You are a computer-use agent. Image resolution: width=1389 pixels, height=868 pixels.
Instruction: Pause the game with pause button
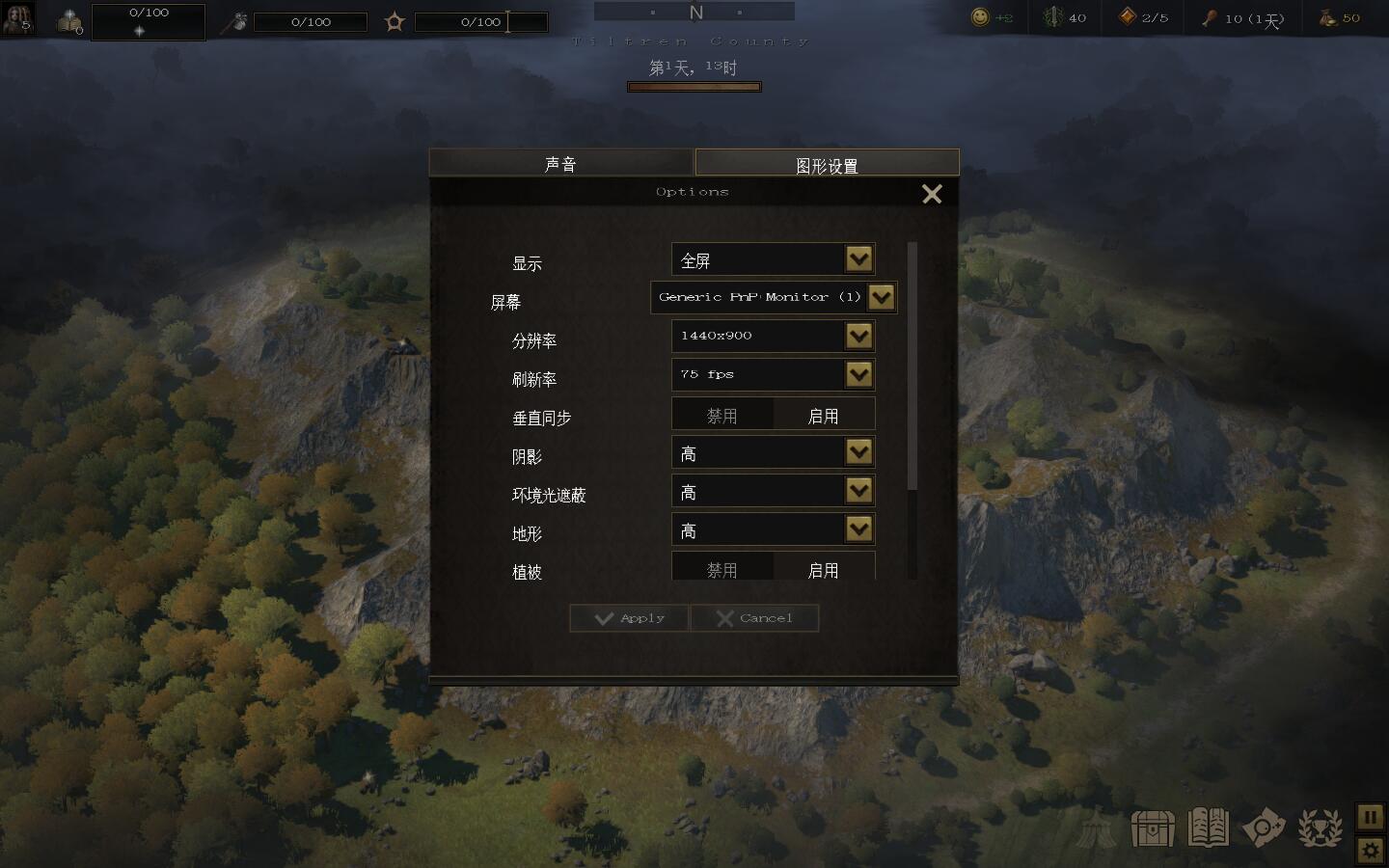(x=1371, y=818)
